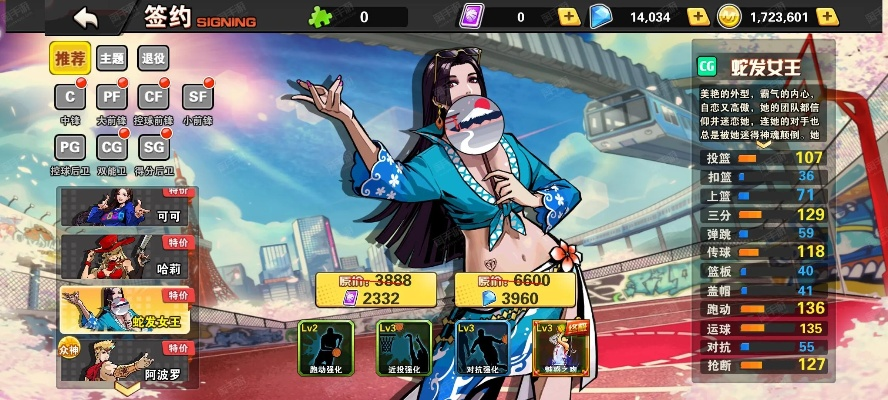Filter by PG point guard
Image resolution: width=888 pixels, height=400 pixels.
(x=70, y=148)
